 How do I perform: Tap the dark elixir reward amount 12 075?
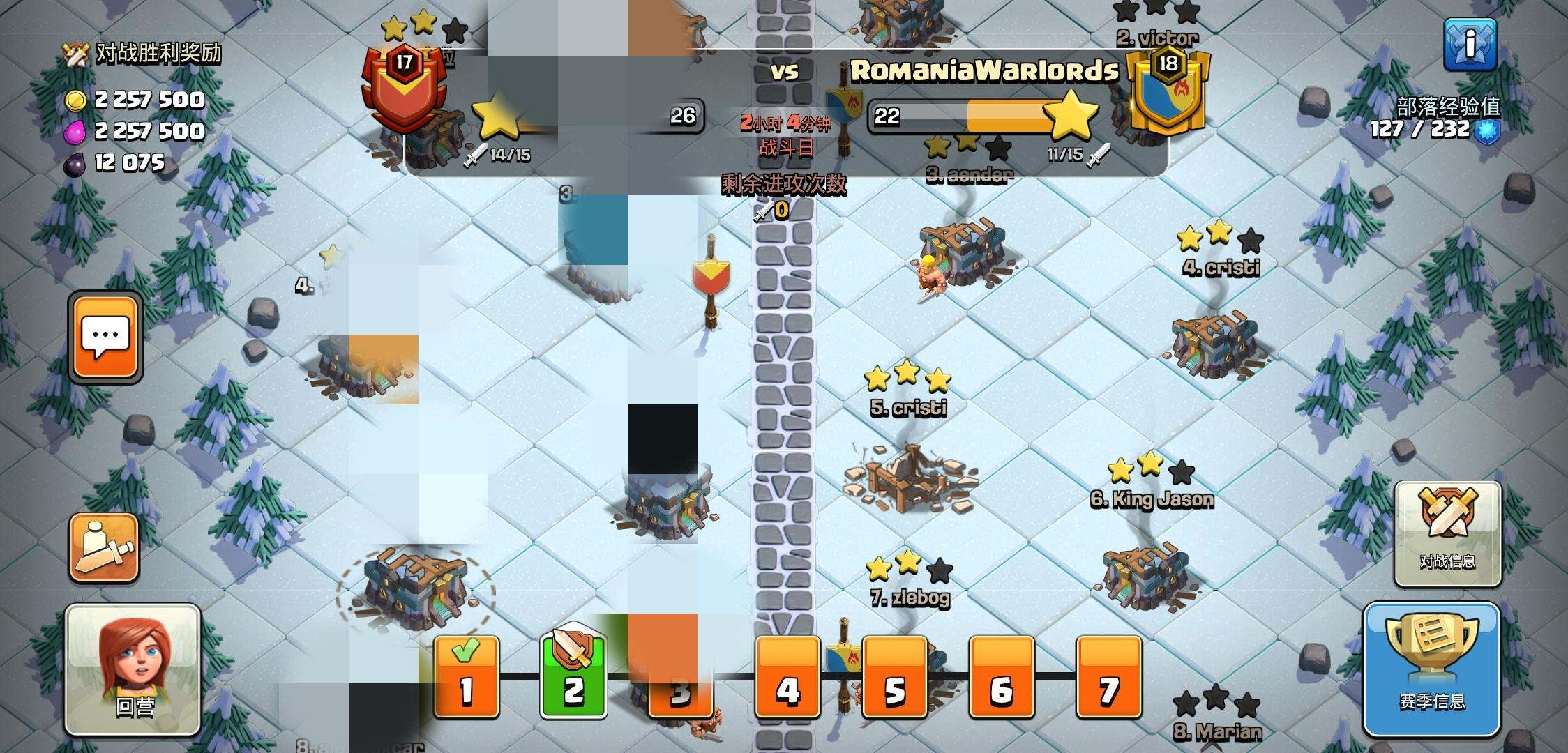point(128,166)
